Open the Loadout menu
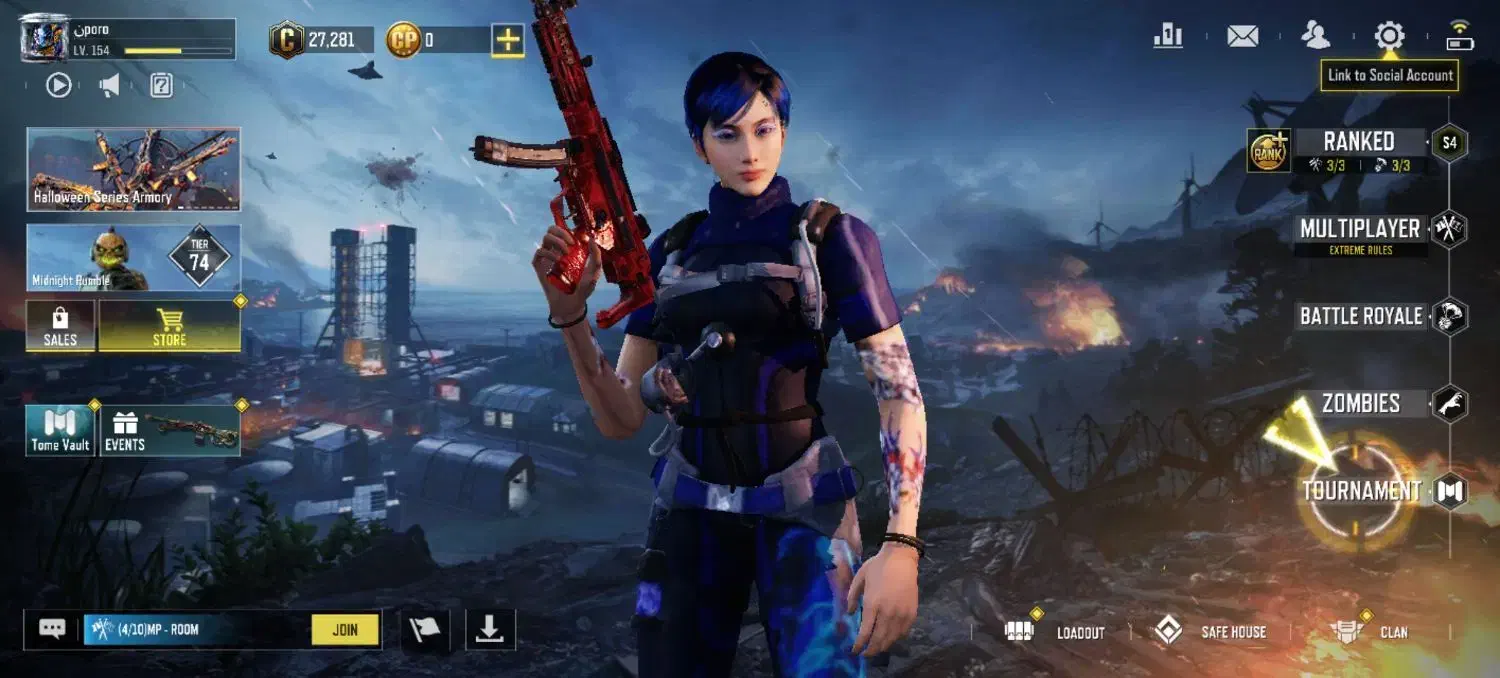This screenshot has height=678, width=1500. 1055,632
